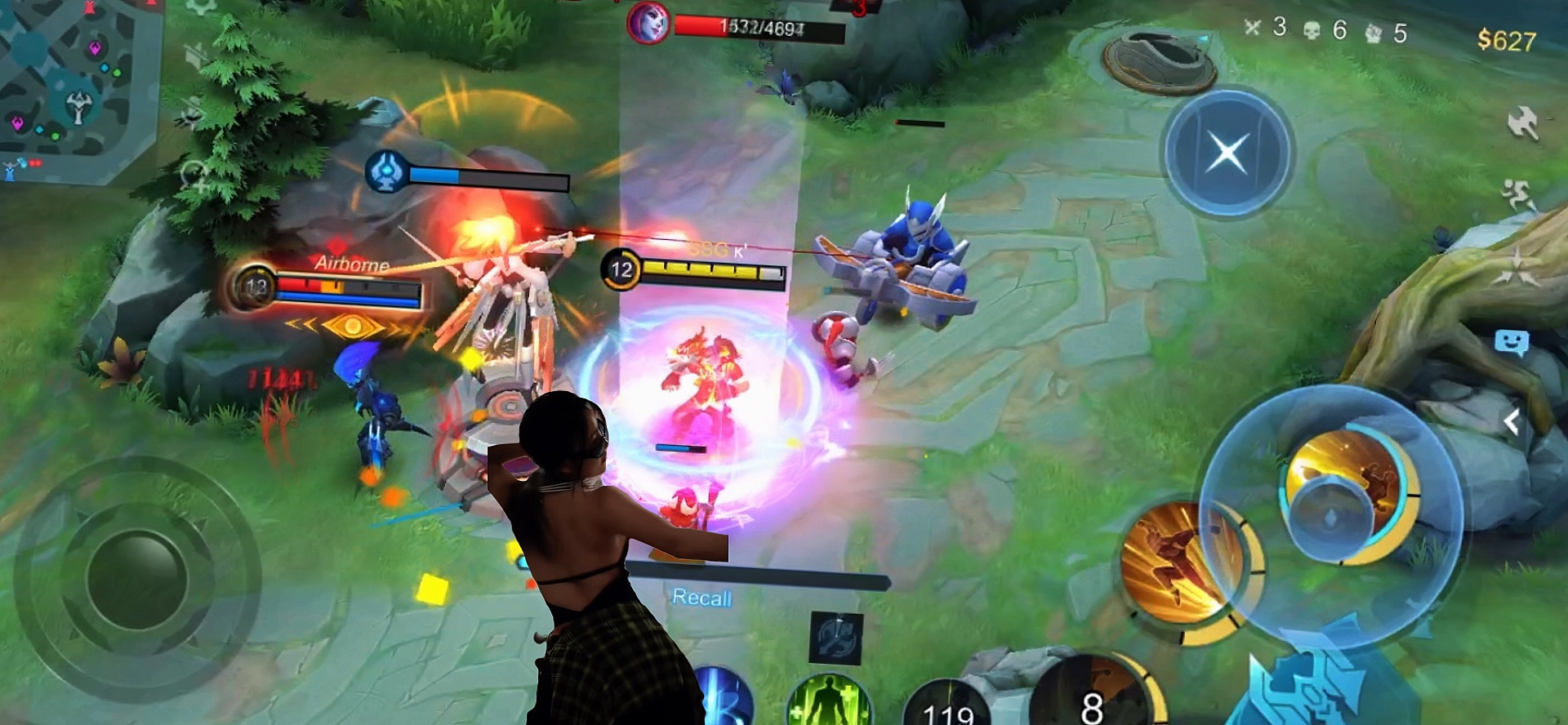The height and width of the screenshot is (725, 1568).
Task: Open settings with the gear icon
Action: click(x=201, y=7)
